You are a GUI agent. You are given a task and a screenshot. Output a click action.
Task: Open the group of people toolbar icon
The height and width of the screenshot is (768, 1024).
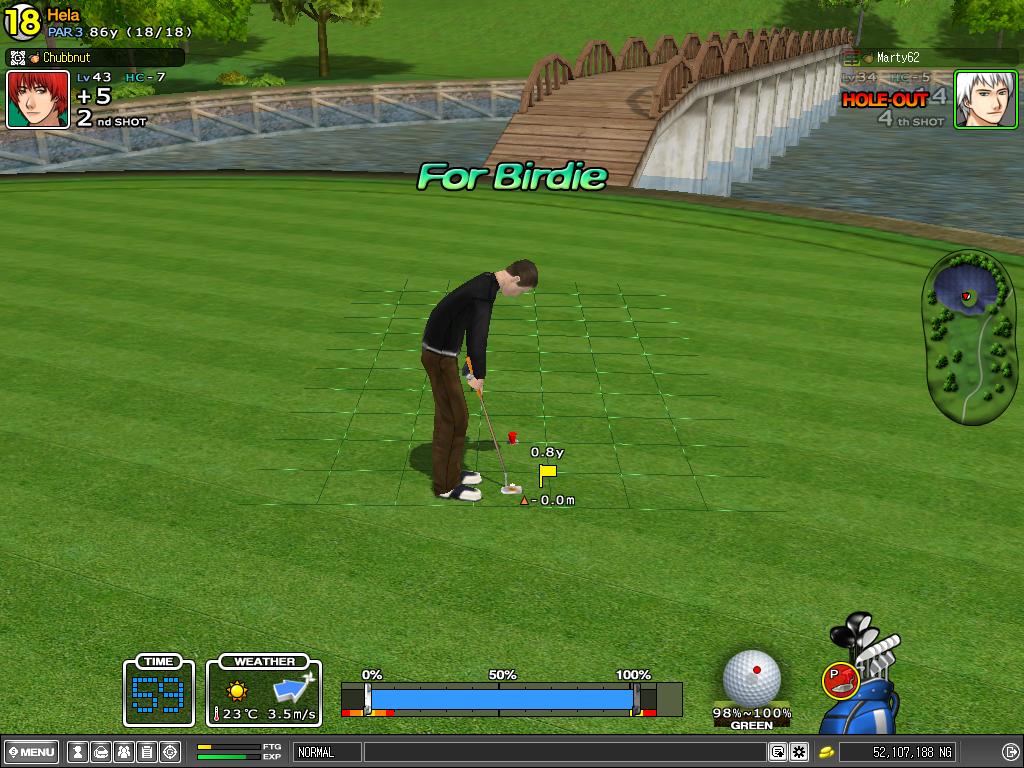(x=123, y=752)
